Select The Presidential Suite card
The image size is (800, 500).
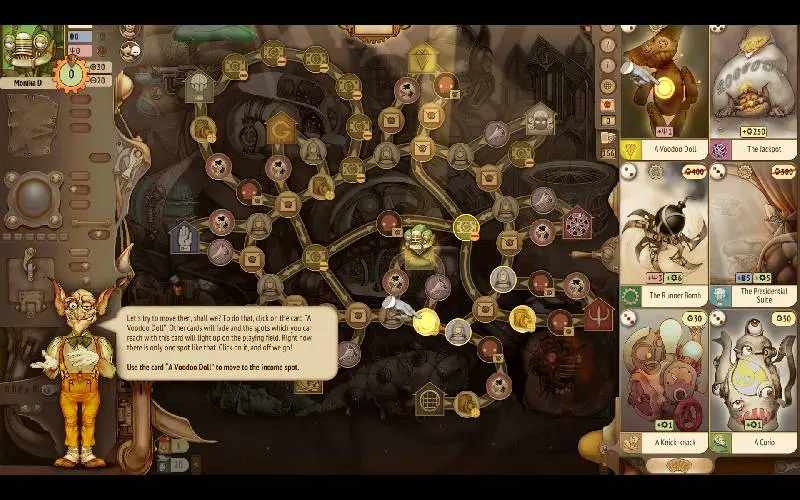click(x=753, y=235)
